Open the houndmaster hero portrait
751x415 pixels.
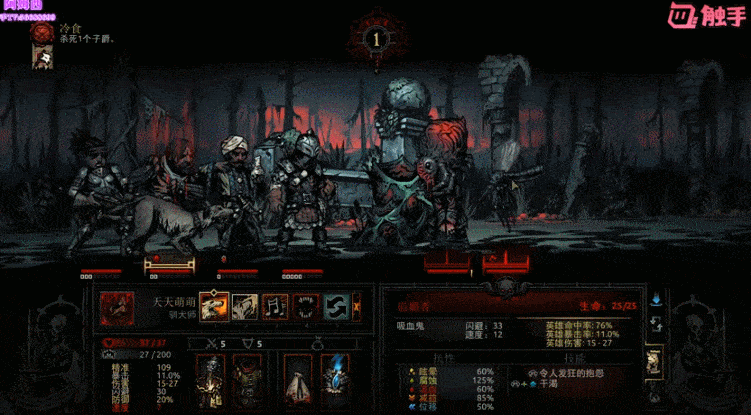click(x=116, y=305)
